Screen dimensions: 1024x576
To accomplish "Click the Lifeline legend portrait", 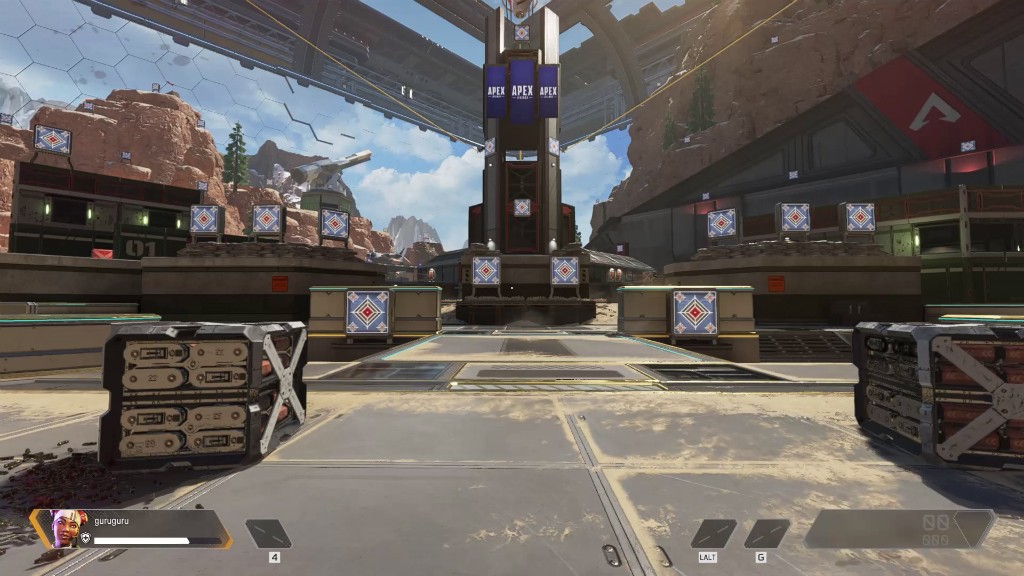I will (64, 528).
